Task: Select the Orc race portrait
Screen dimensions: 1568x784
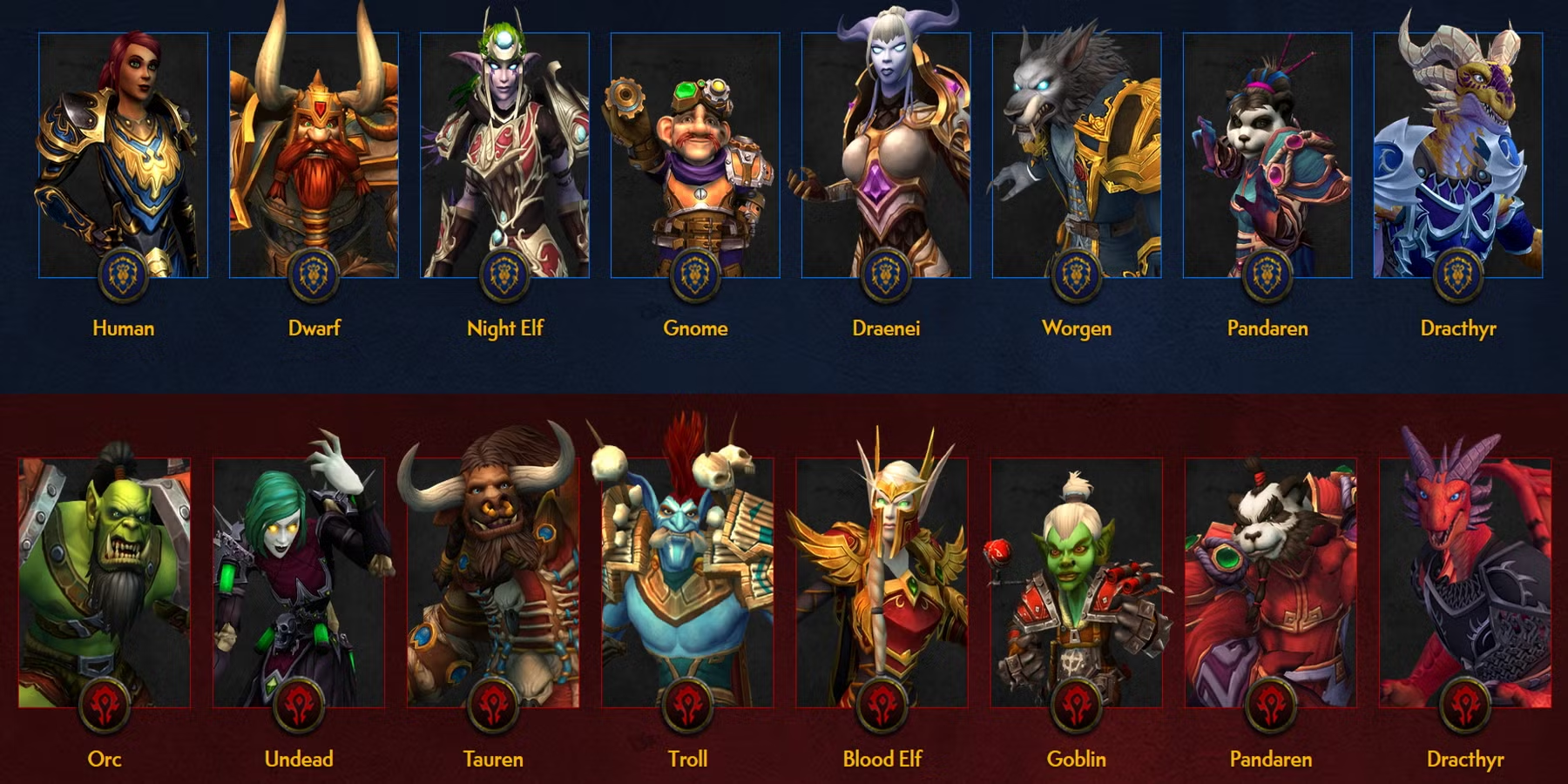Action: pyautogui.click(x=105, y=582)
